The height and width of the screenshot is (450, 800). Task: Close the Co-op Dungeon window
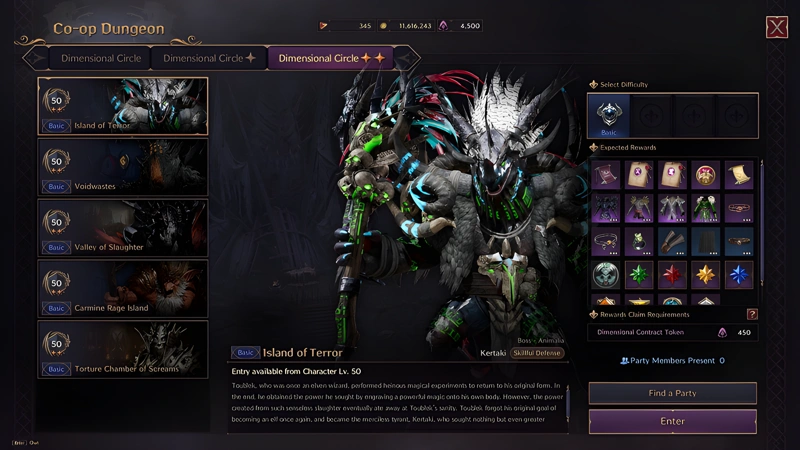point(776,28)
